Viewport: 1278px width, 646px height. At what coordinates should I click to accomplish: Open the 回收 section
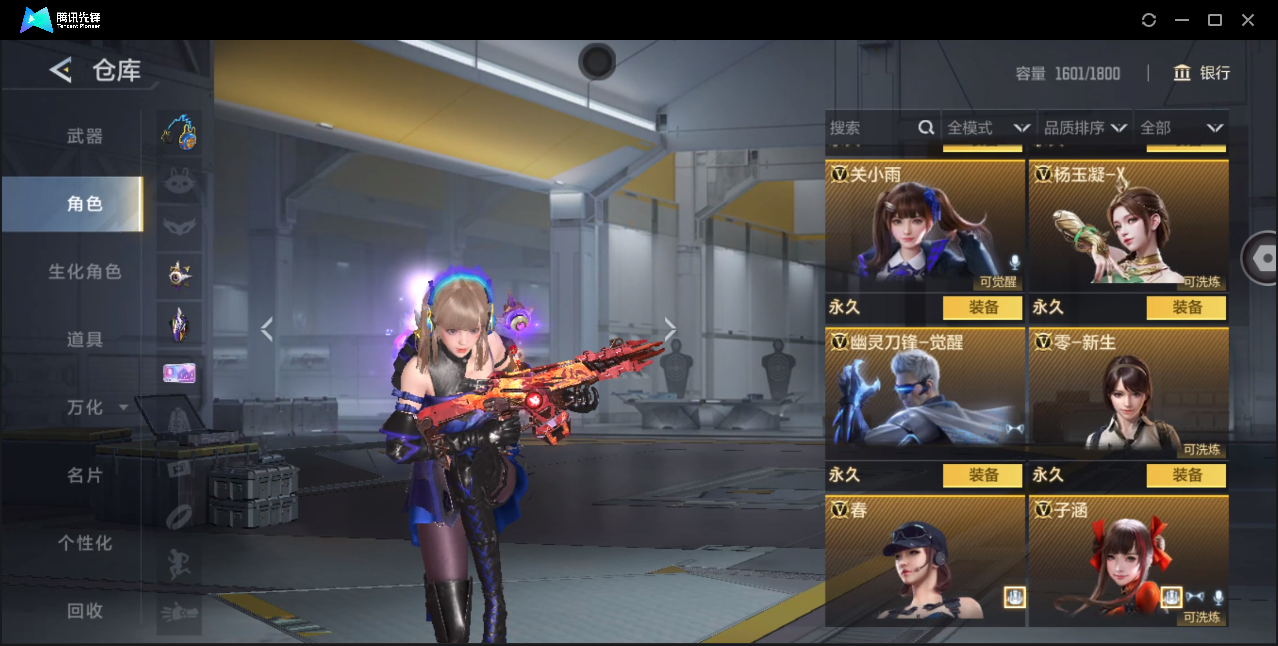pyautogui.click(x=85, y=611)
